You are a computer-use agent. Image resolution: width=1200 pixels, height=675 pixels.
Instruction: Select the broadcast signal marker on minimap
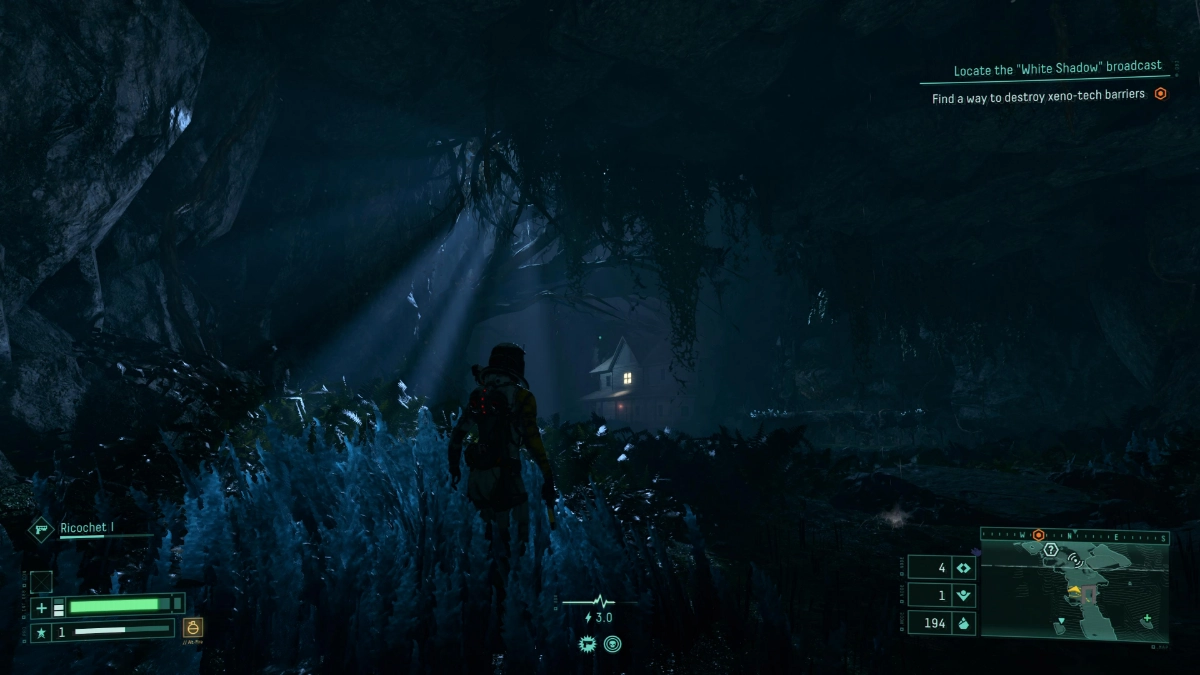point(1075,560)
